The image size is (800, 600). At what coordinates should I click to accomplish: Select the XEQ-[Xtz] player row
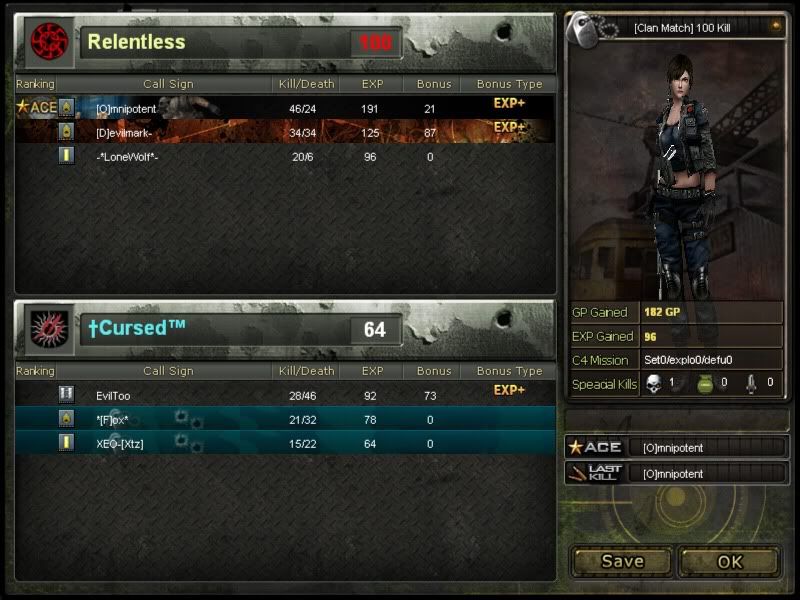pos(285,443)
